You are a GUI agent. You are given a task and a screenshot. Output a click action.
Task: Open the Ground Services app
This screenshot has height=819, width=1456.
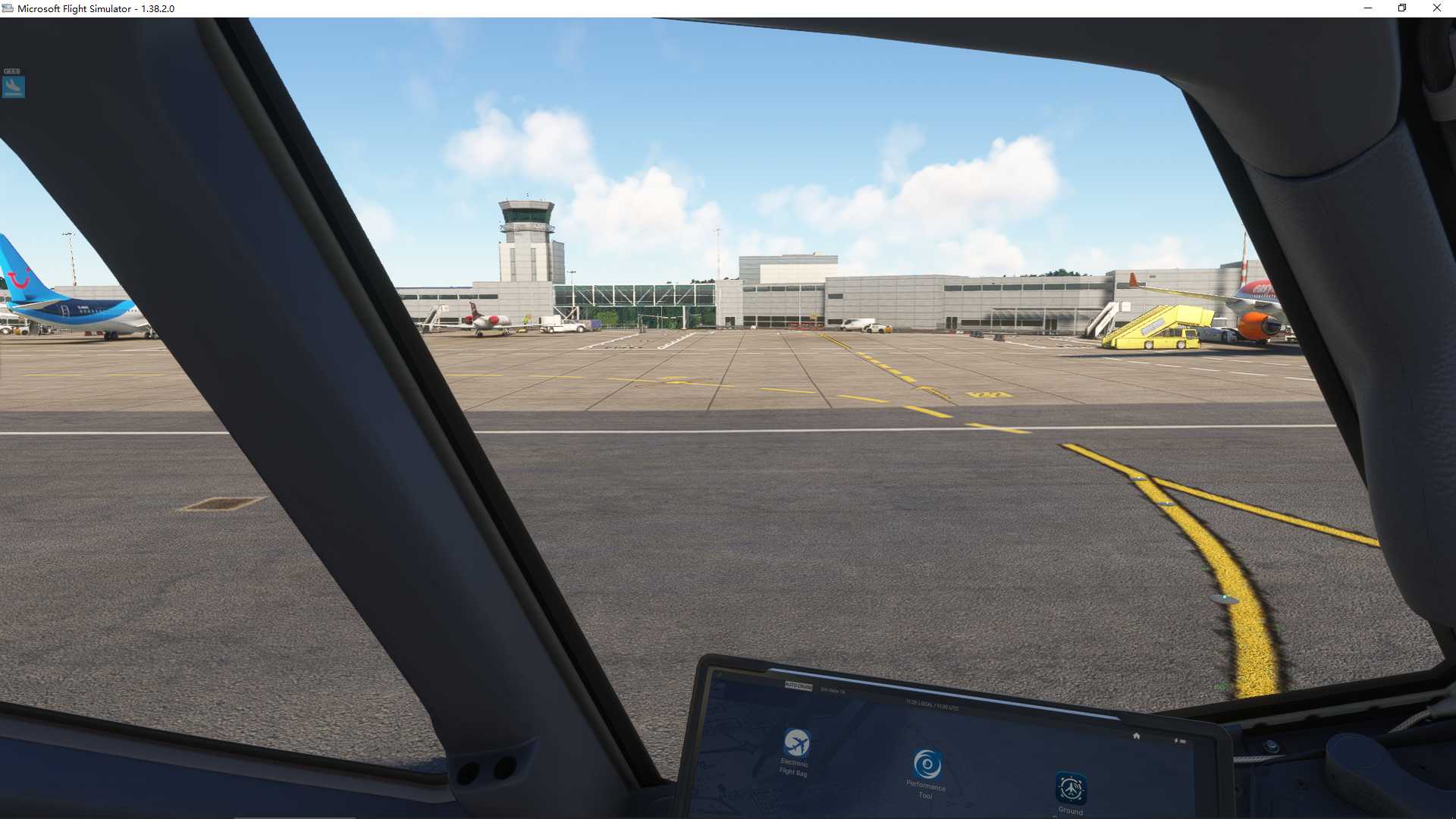point(1071,789)
